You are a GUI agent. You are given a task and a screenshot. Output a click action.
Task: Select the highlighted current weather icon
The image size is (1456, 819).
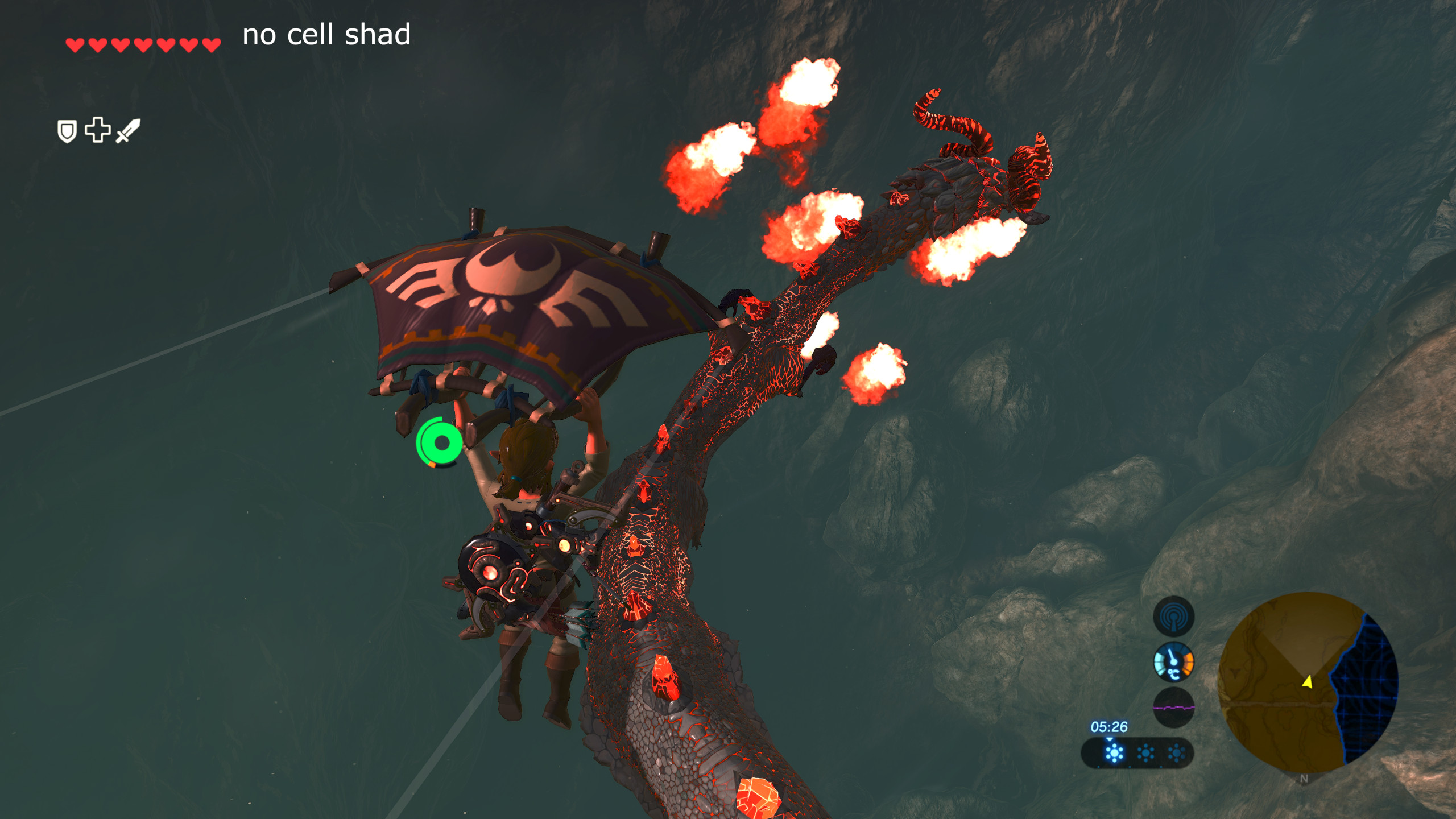pos(1114,753)
